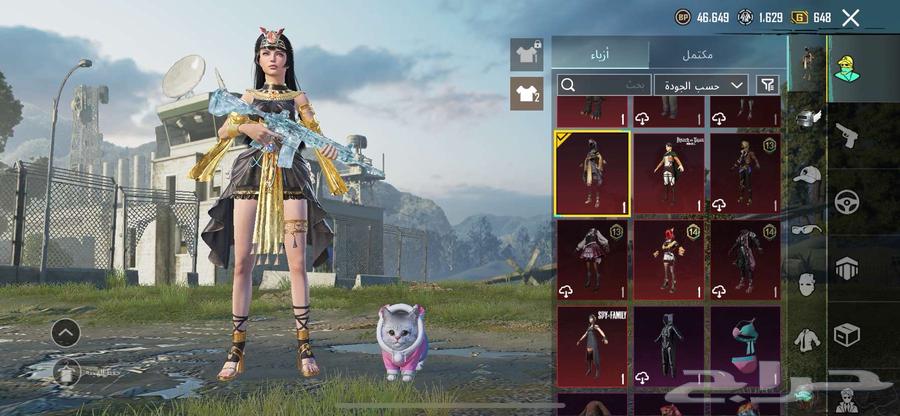Select the teal and pink swimsuit outfit
Viewport: 900px width, 416px height.
pos(745,347)
